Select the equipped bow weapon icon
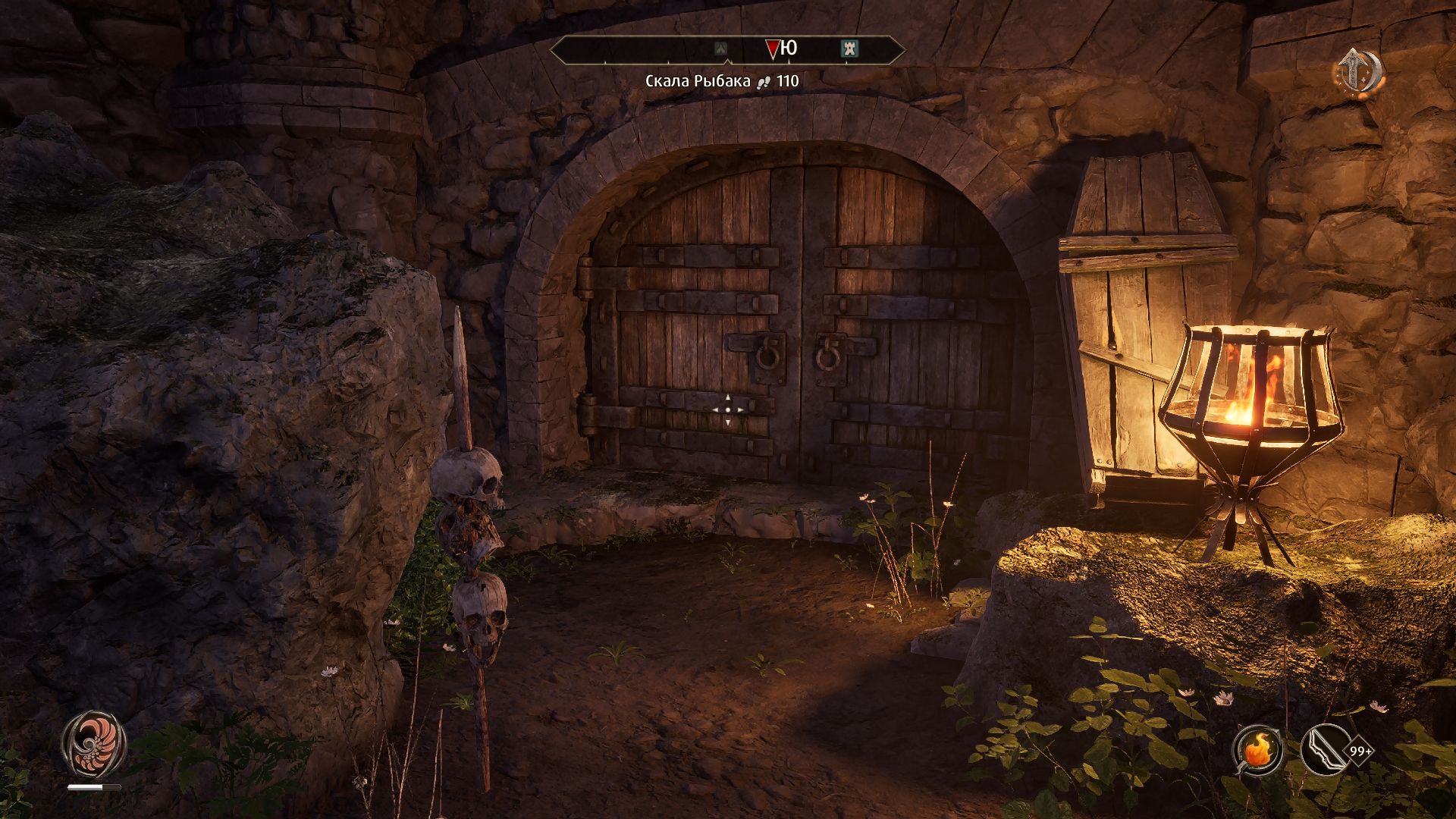Screen dimensions: 1456x819 [1323, 751]
